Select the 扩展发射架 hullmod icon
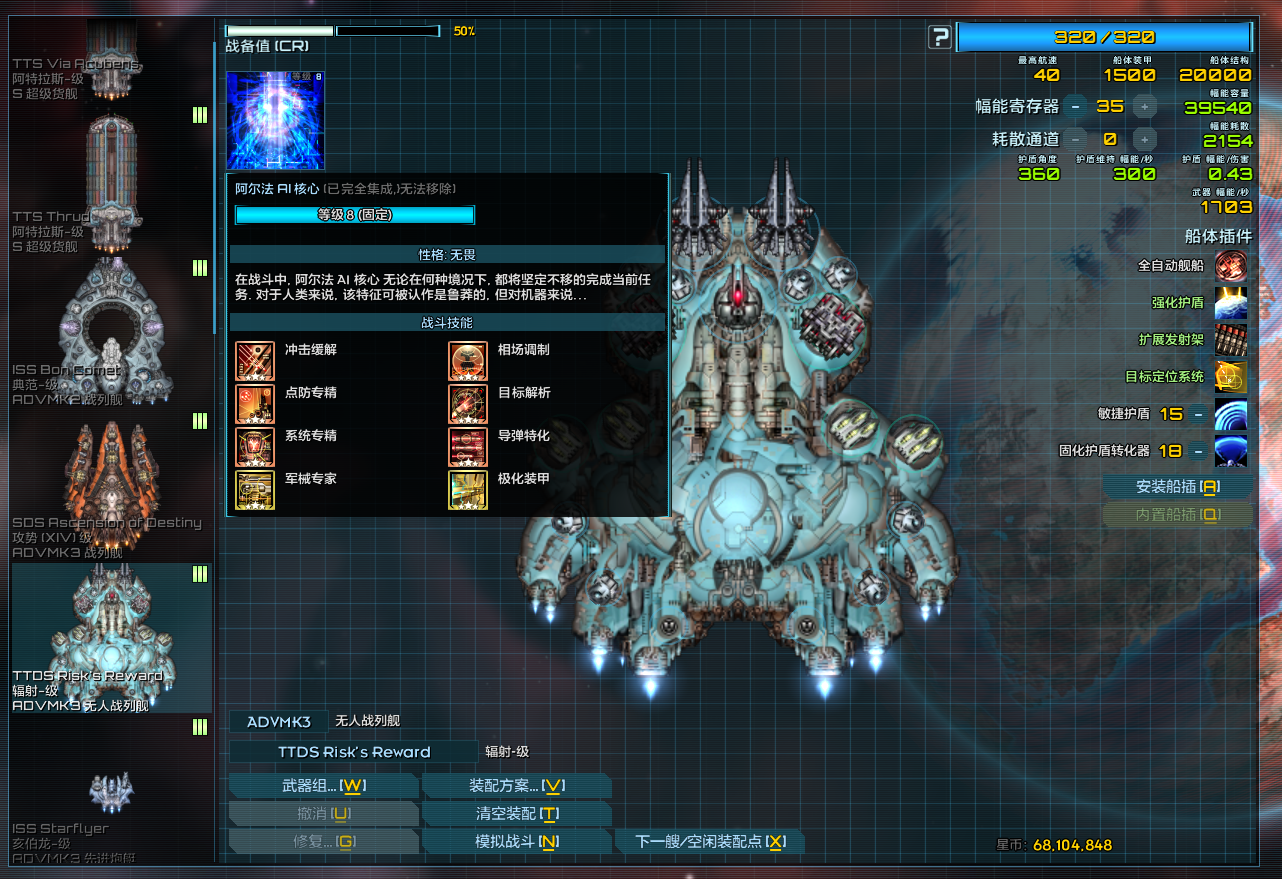 point(1230,340)
